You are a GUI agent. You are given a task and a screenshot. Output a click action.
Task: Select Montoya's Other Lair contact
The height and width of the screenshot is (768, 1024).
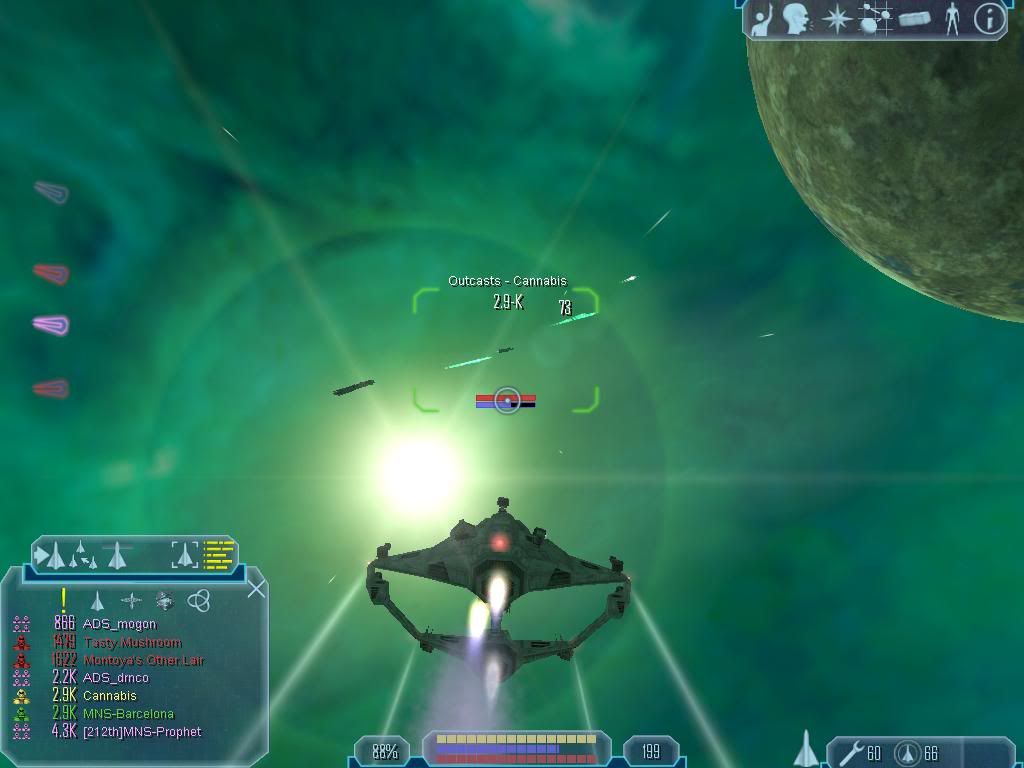pos(144,660)
